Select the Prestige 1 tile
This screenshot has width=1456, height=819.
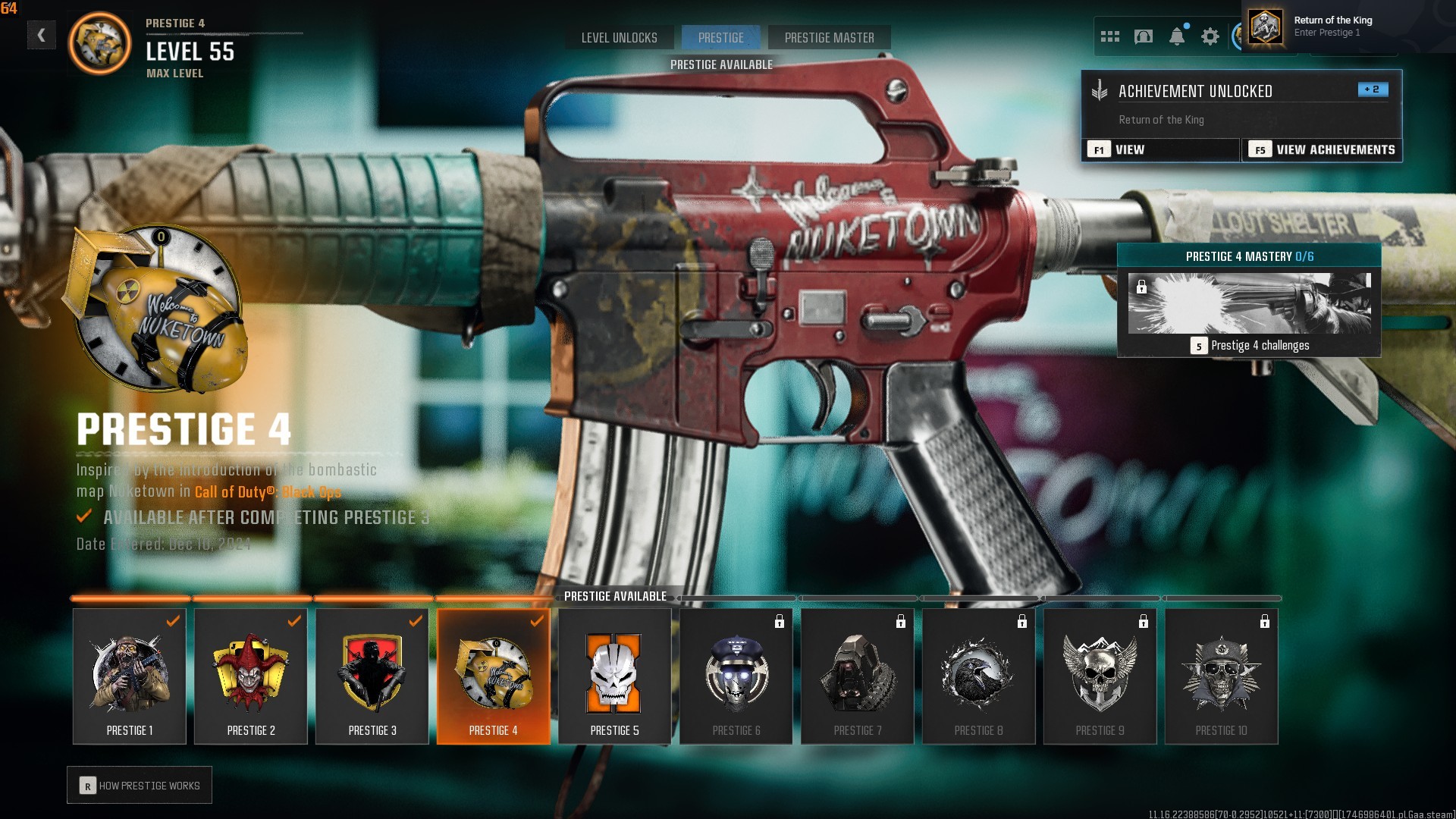pos(130,676)
